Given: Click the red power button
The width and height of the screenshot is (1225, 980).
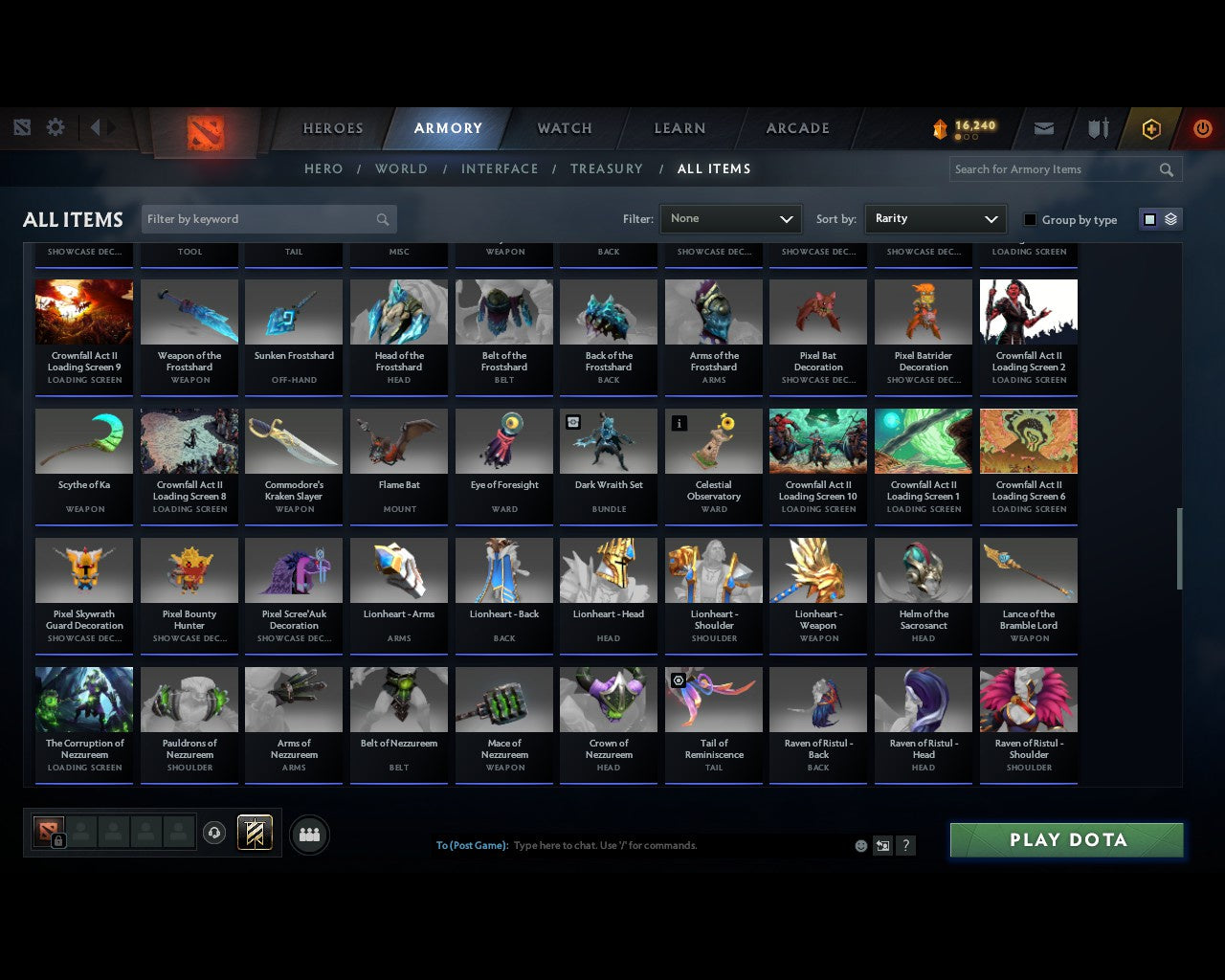Looking at the screenshot, I should click(1202, 127).
